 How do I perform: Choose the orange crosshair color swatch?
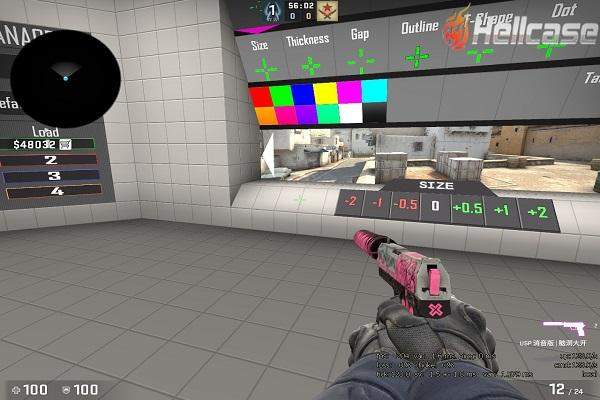pos(266,116)
